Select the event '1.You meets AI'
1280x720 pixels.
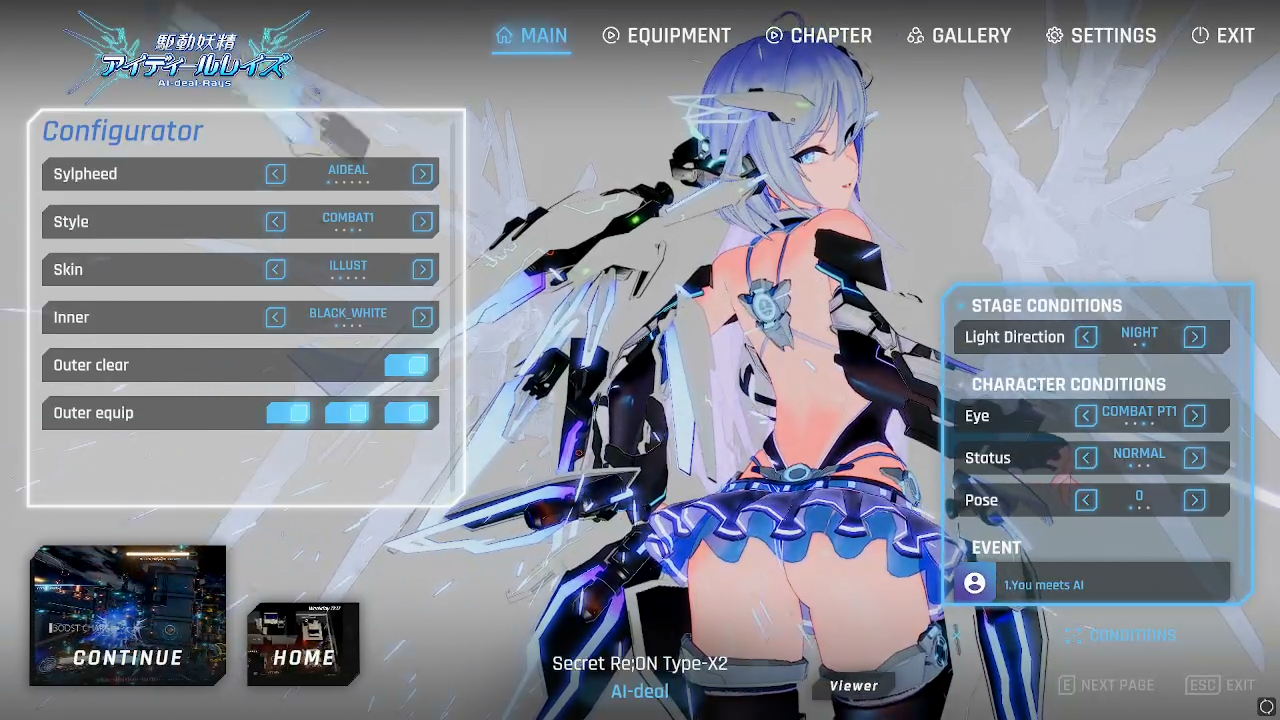click(x=1092, y=584)
